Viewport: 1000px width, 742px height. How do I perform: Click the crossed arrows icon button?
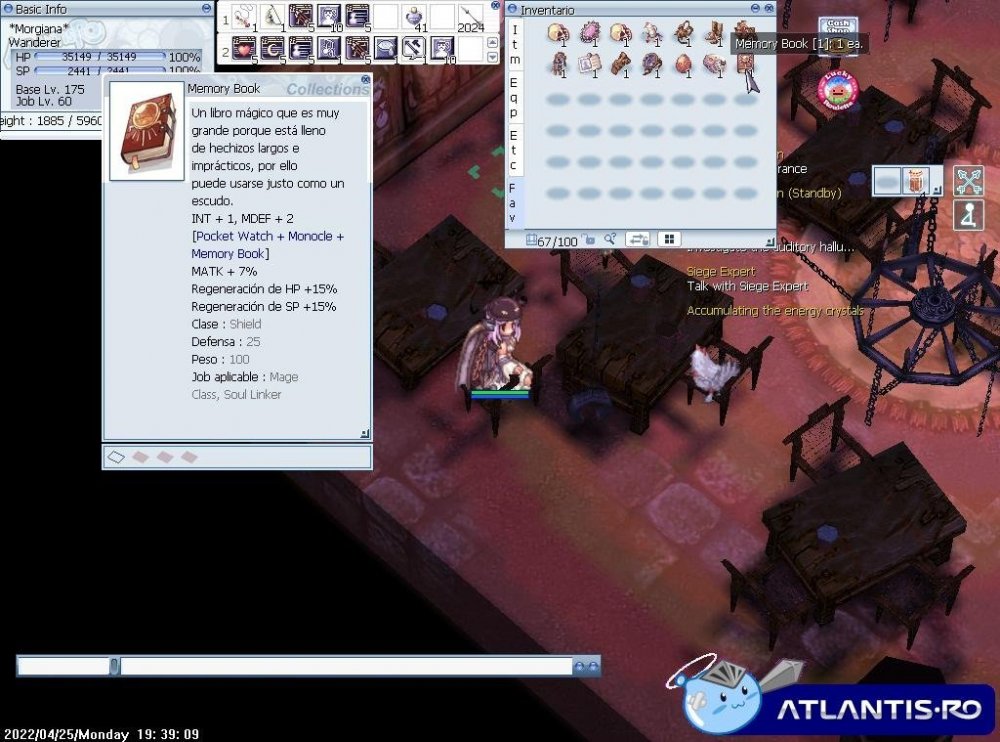968,181
